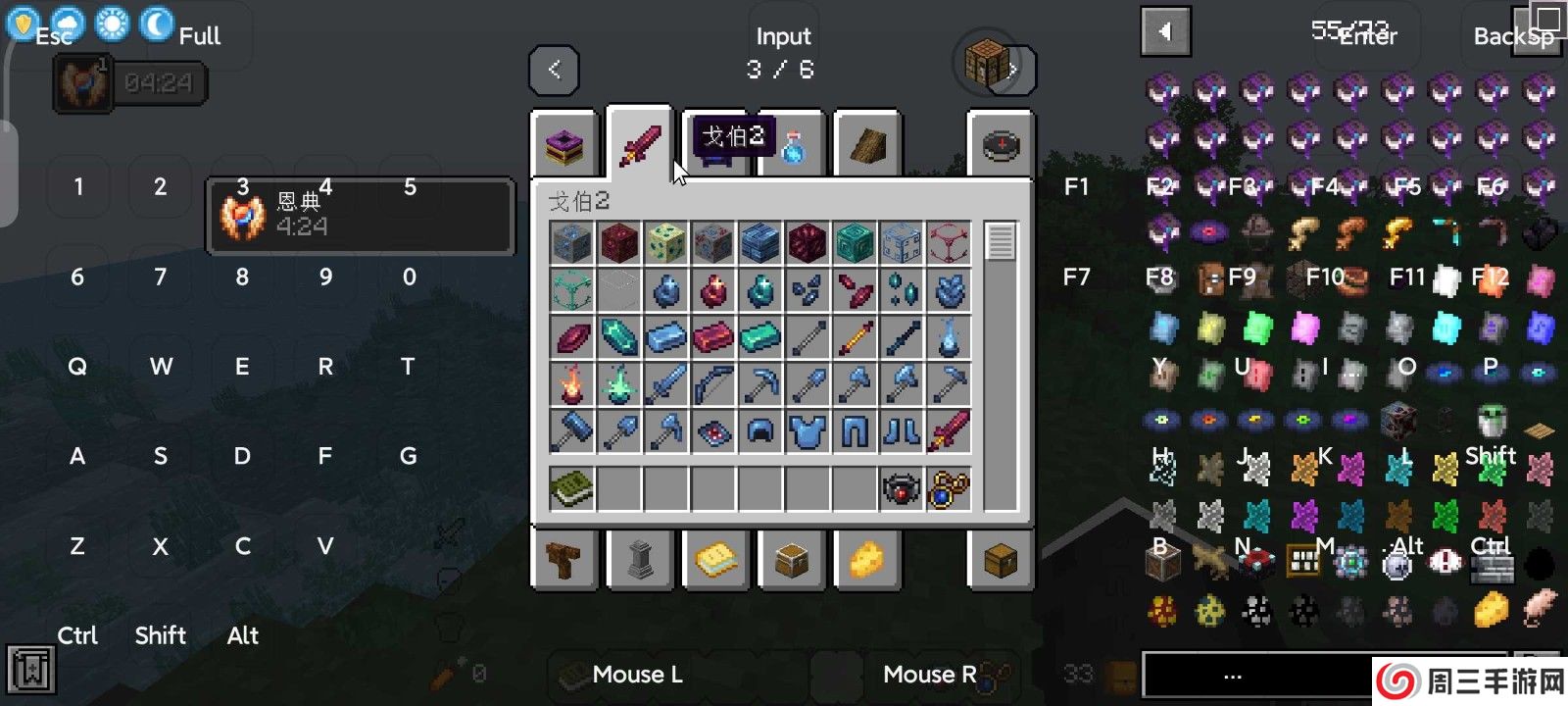Pick the green flame campfire item

619,384
